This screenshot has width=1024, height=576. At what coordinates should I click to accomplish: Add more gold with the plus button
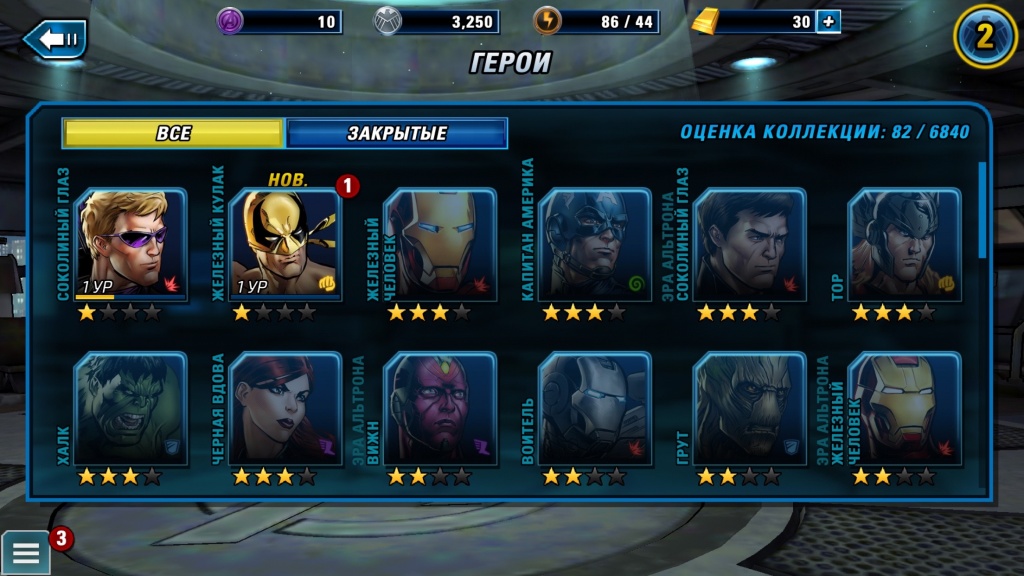828,21
